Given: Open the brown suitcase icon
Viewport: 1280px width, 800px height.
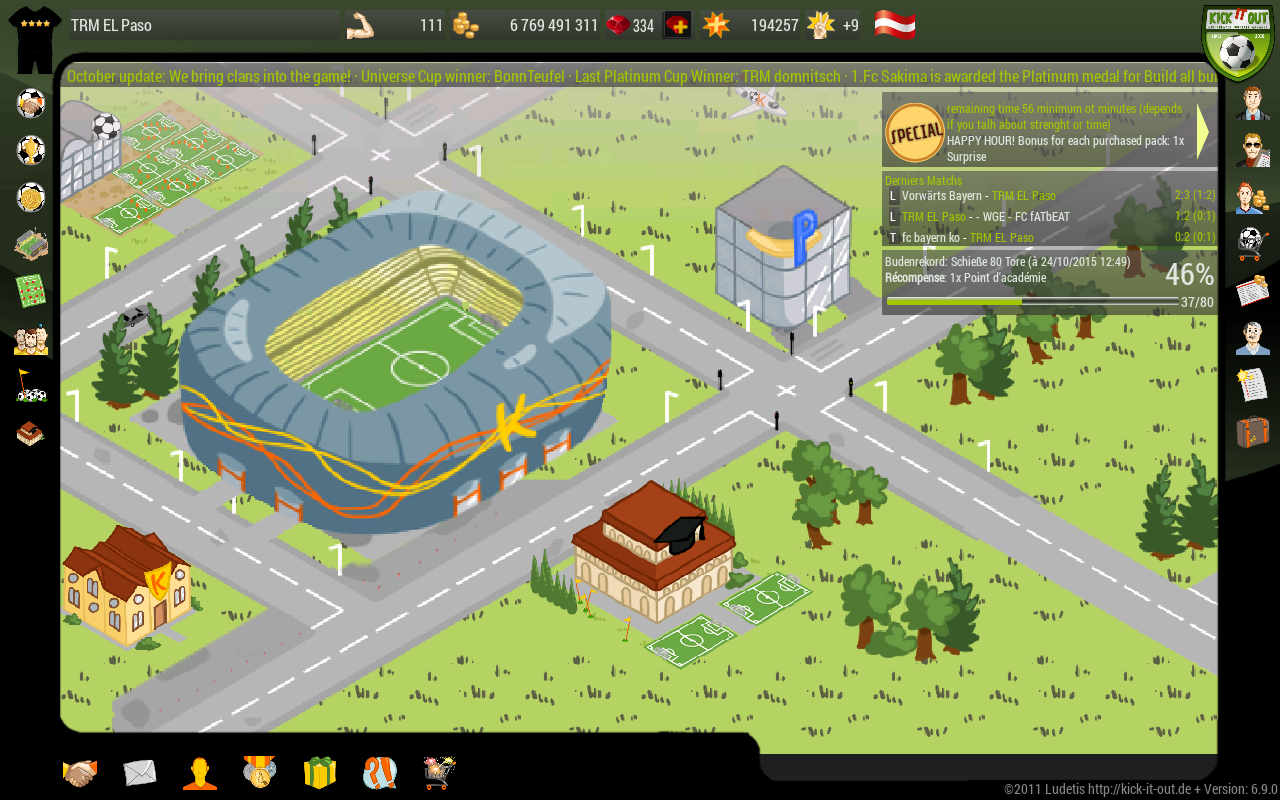Looking at the screenshot, I should pyautogui.click(x=1252, y=432).
